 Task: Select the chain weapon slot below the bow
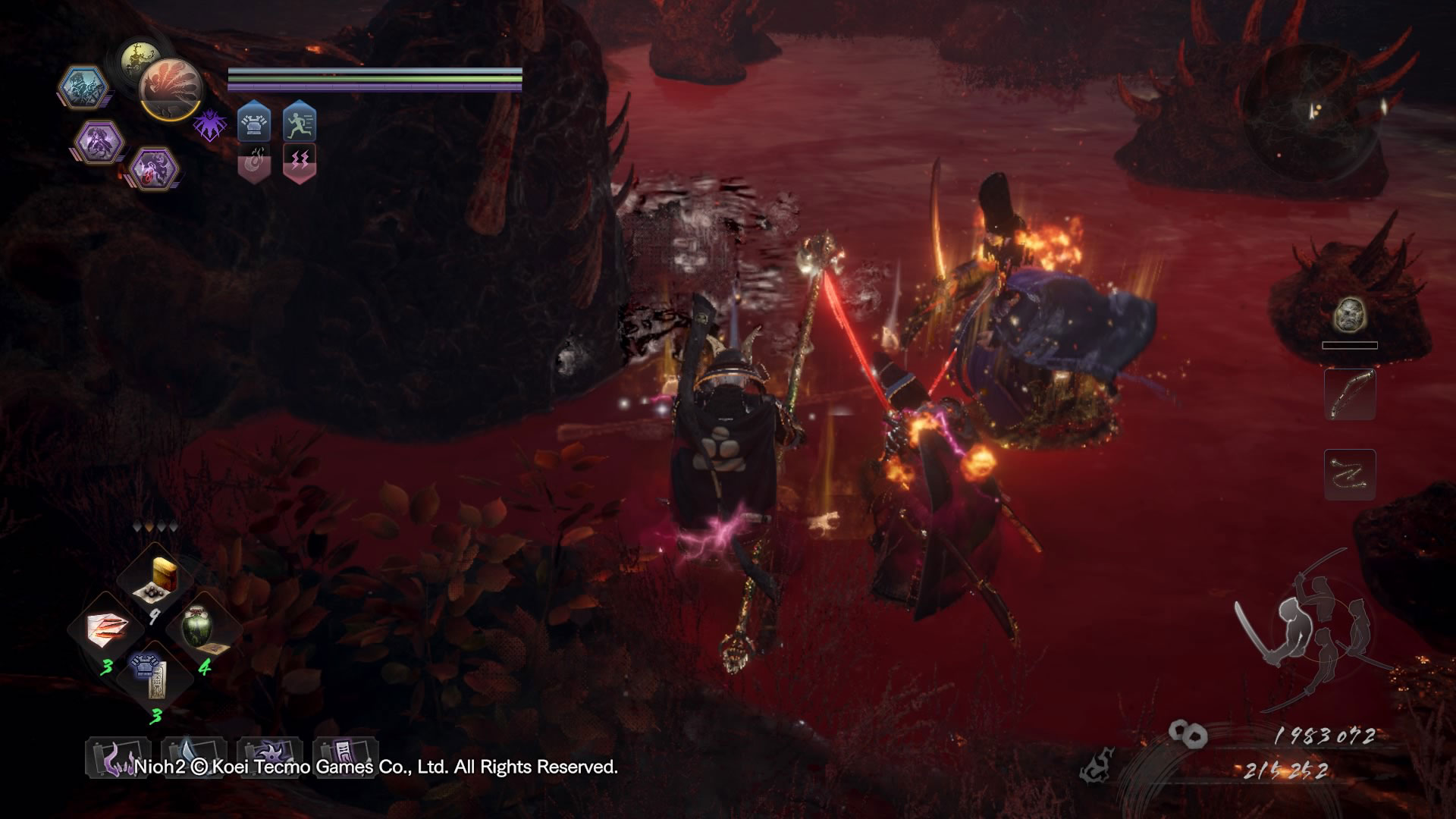pyautogui.click(x=1350, y=474)
